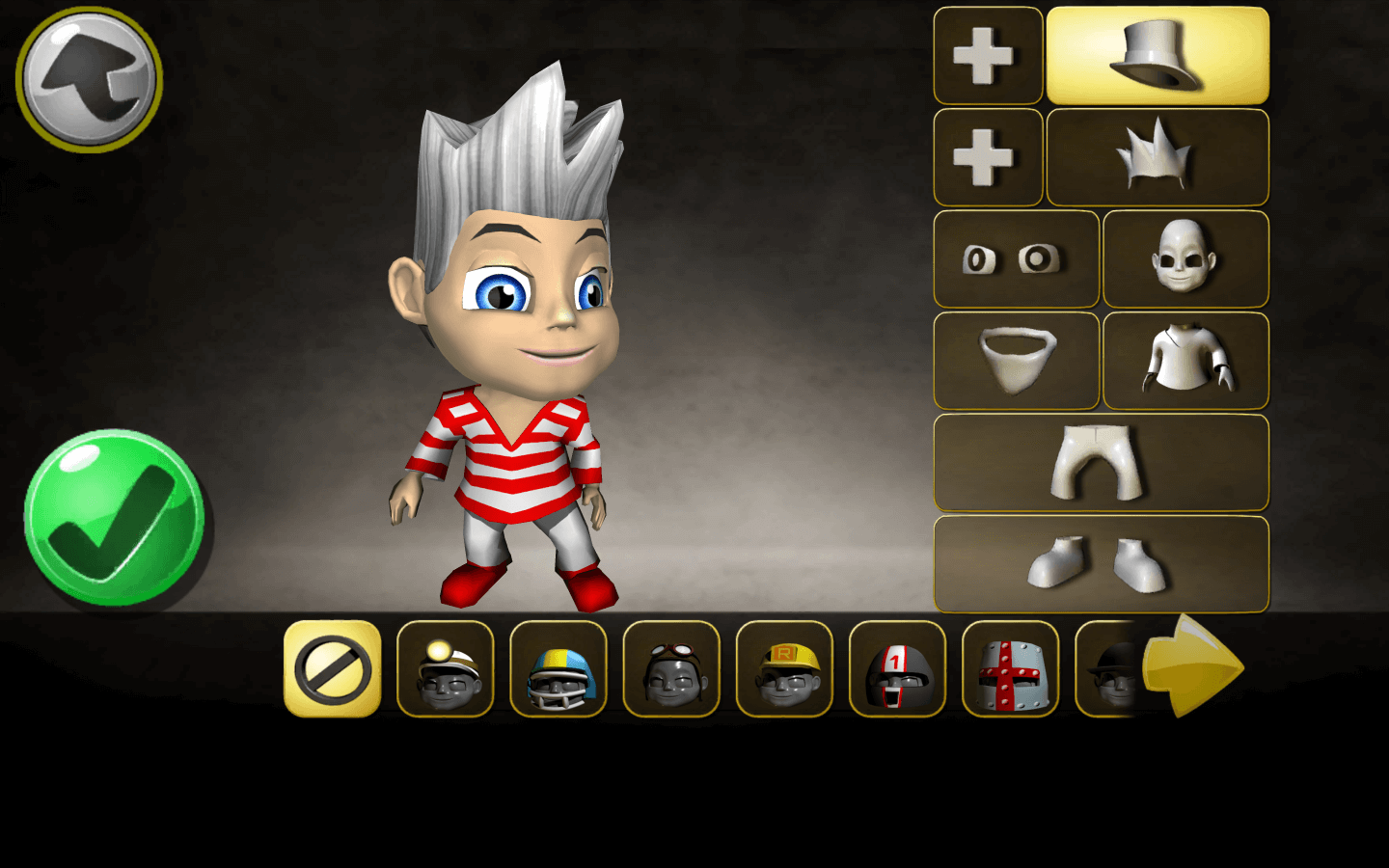Choose the blue and yellow football helmet
This screenshot has width=1389, height=868.
(558, 669)
